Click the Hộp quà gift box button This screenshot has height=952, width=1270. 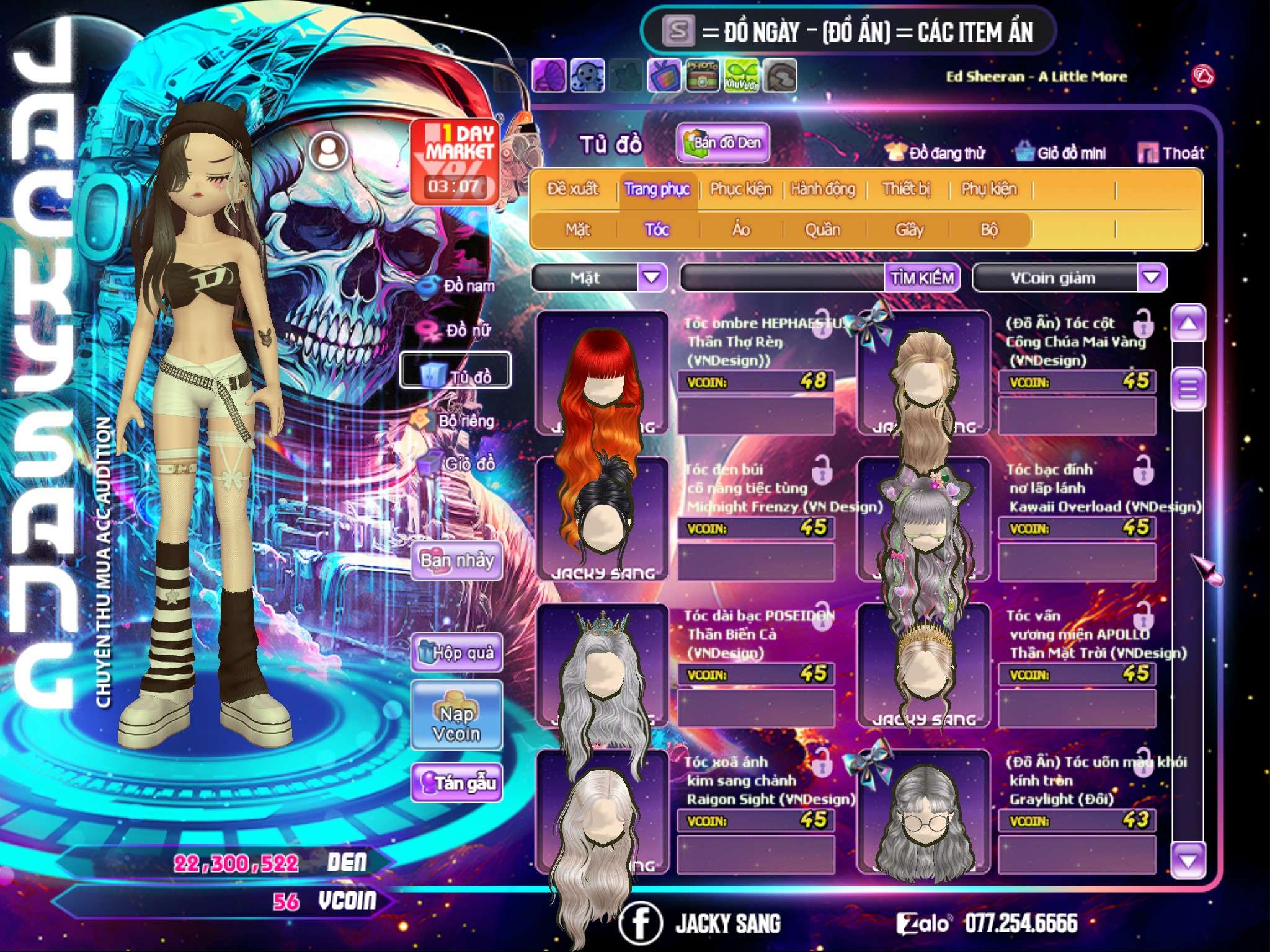click(456, 652)
